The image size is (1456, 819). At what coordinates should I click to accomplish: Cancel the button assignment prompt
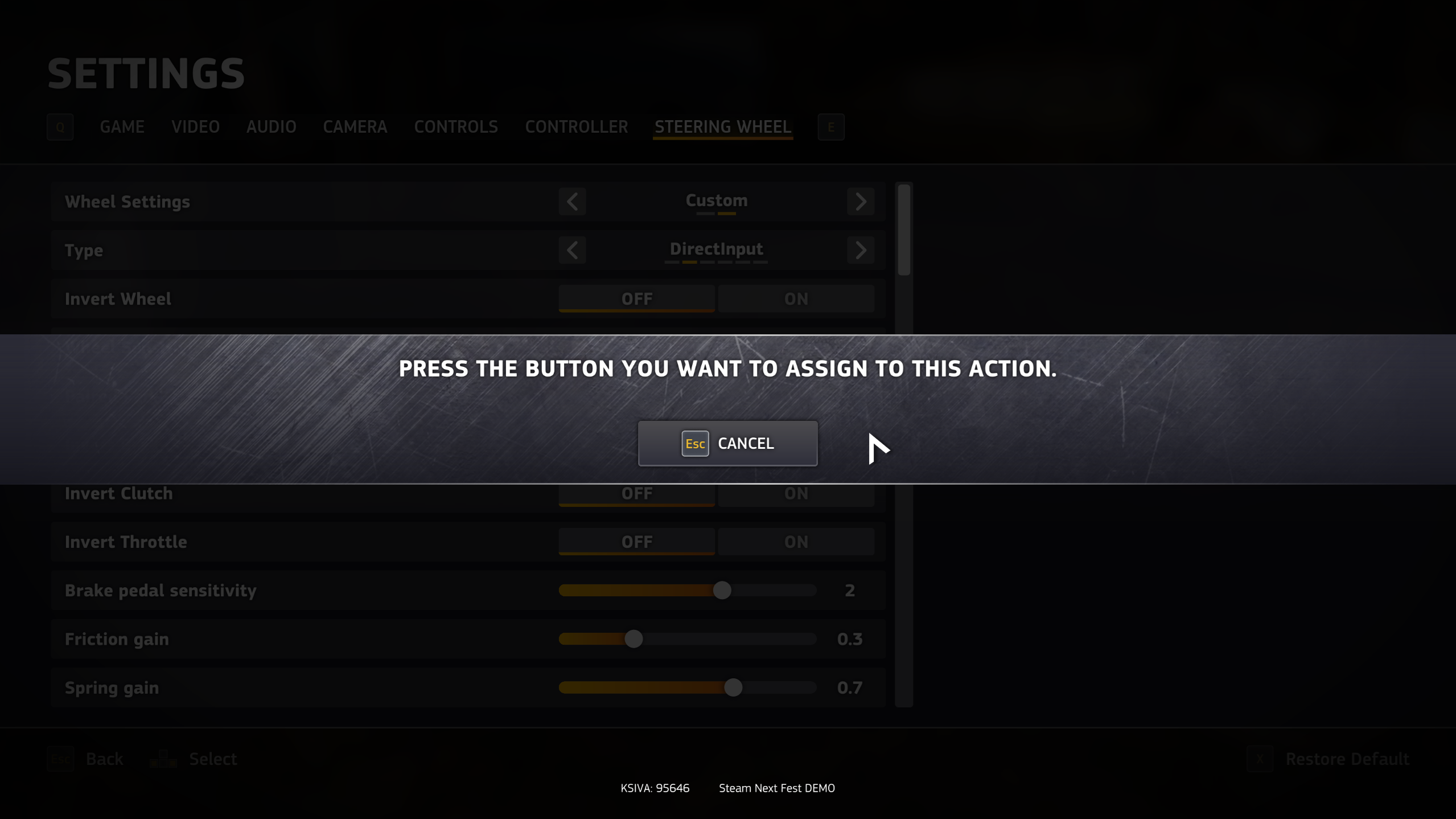click(728, 443)
